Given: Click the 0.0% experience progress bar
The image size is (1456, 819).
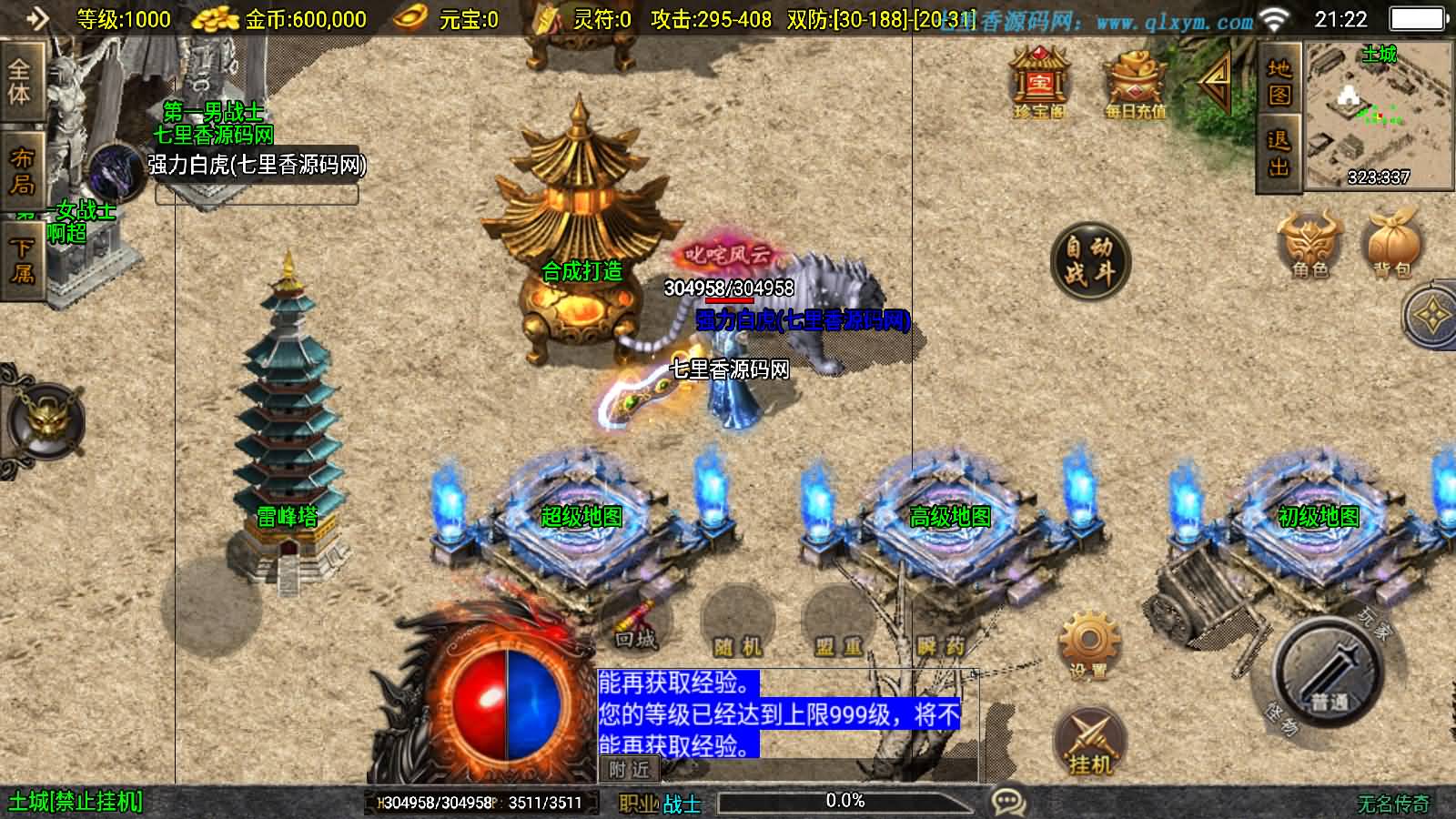Looking at the screenshot, I should (x=844, y=801).
